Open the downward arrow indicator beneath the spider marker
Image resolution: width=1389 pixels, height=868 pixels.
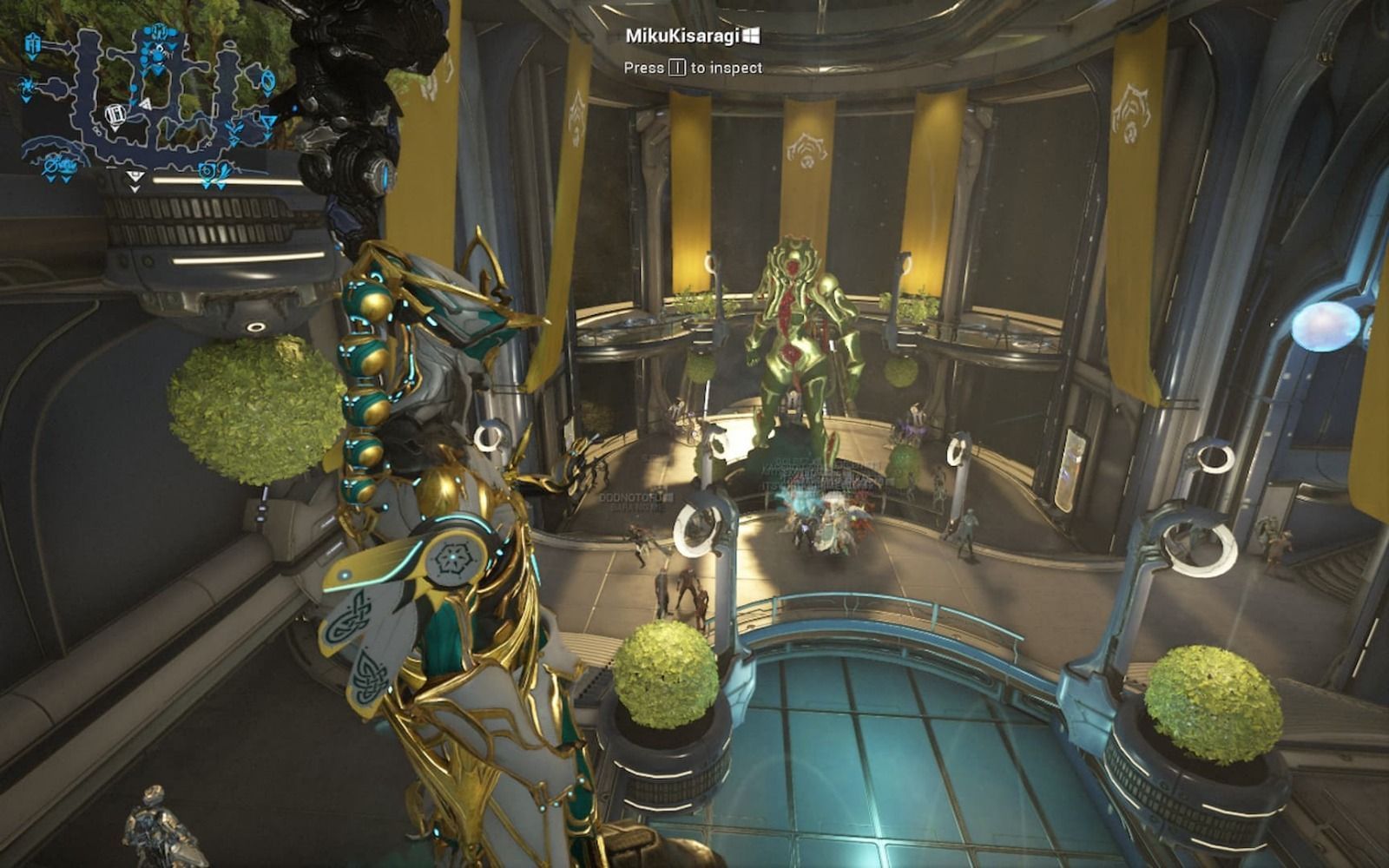[x=25, y=99]
